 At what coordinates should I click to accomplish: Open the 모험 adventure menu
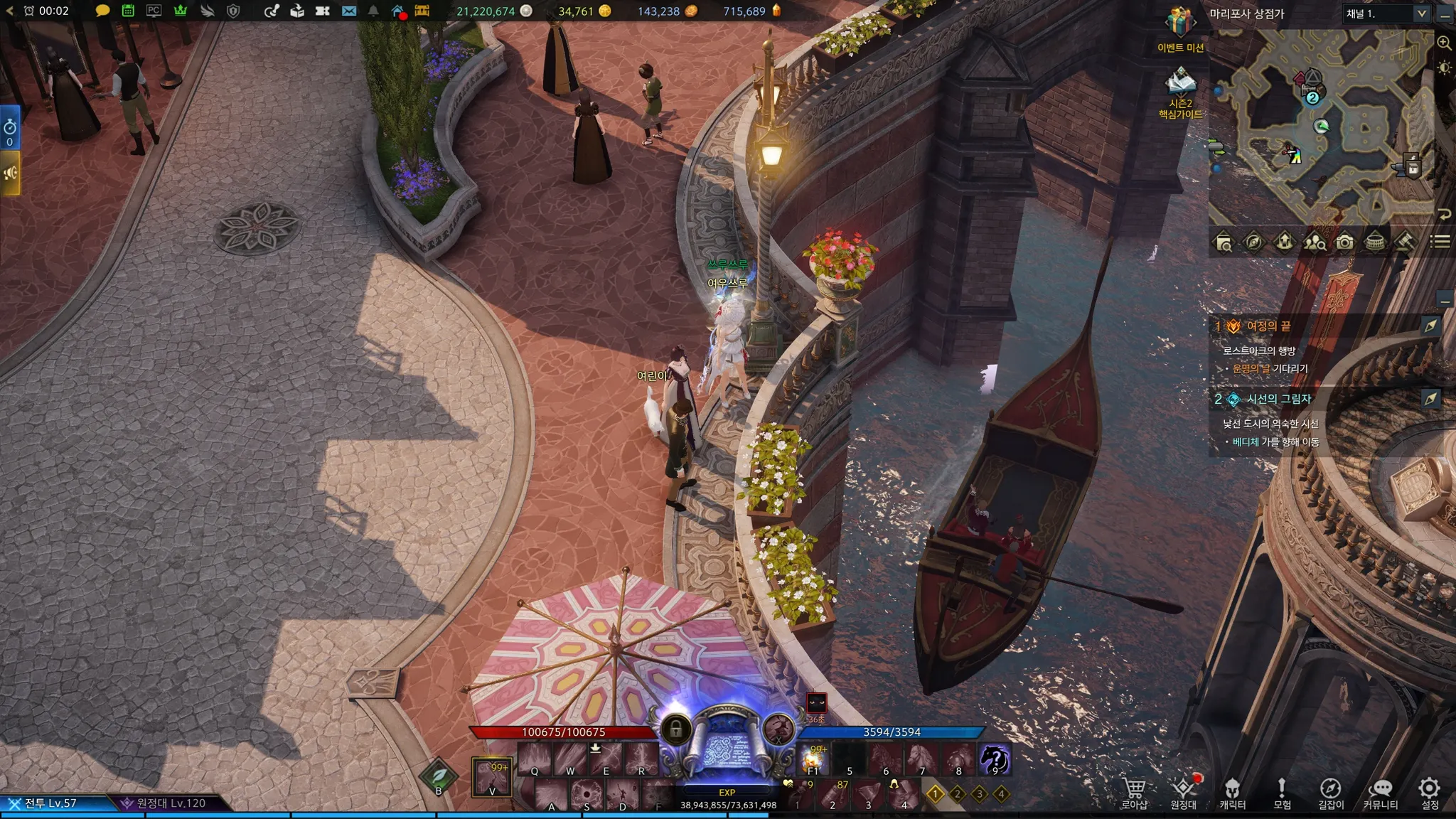(1282, 791)
